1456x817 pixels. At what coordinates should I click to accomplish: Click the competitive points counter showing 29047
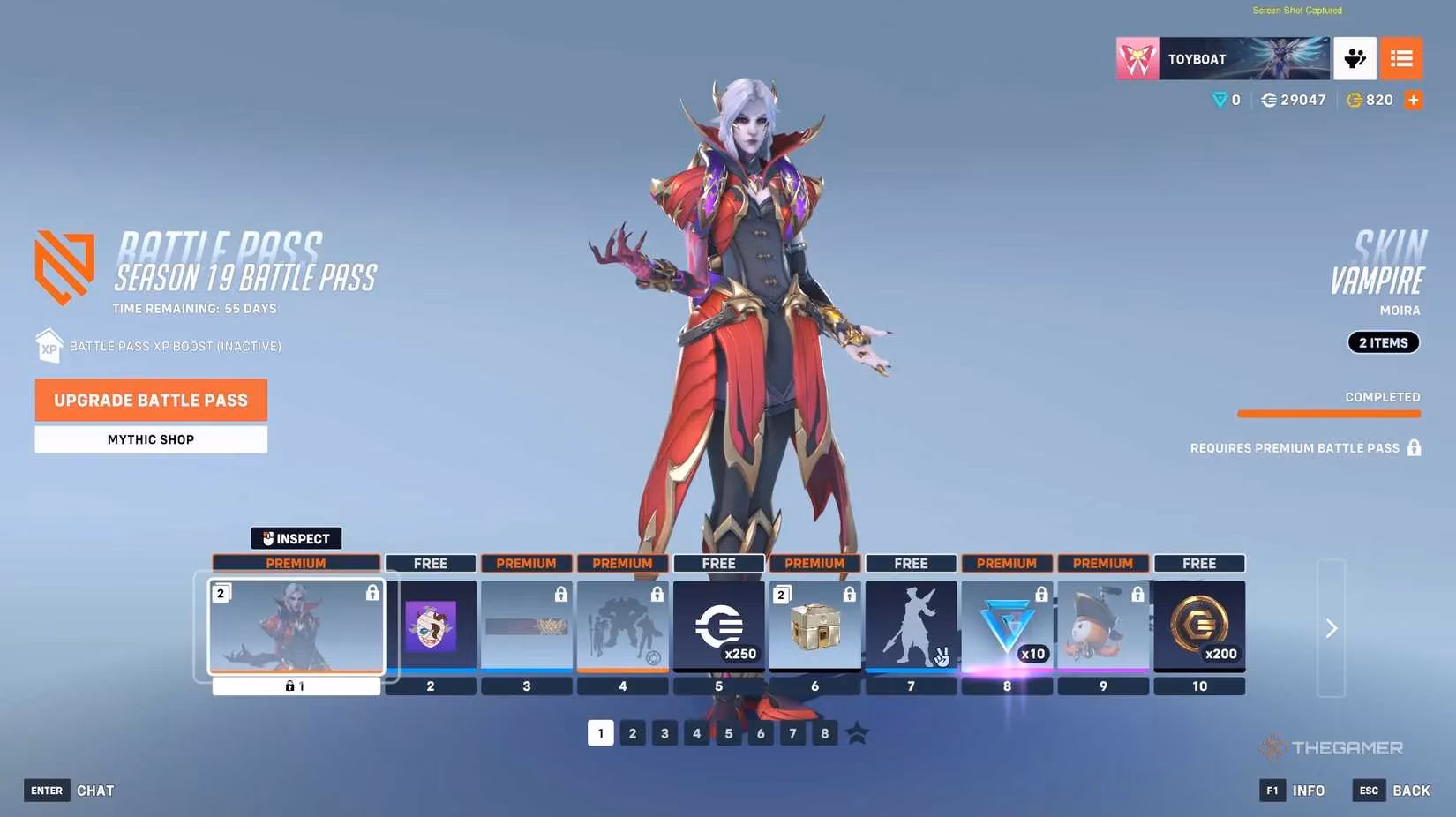pos(1293,100)
